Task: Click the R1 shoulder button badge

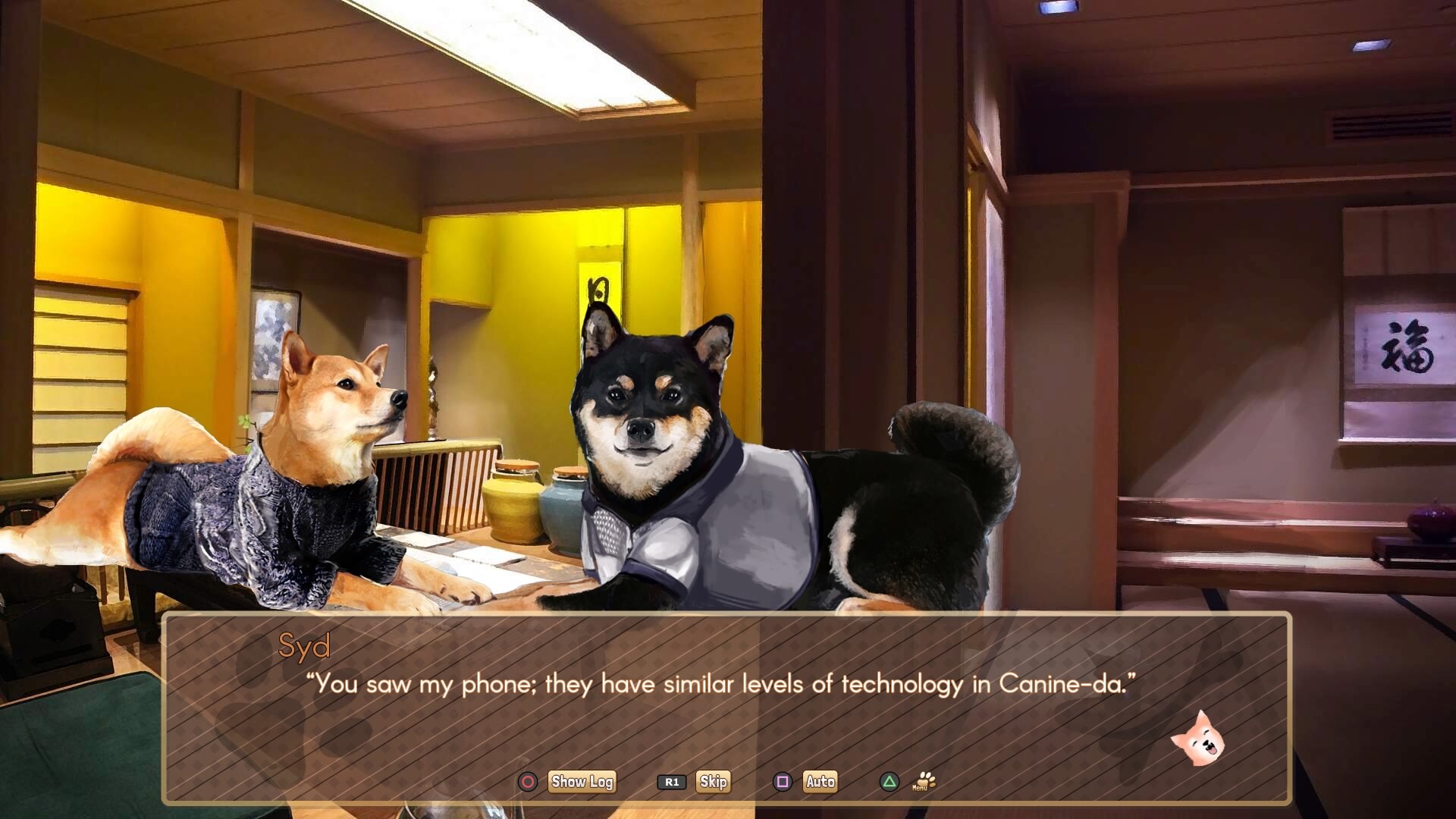Action: click(672, 782)
